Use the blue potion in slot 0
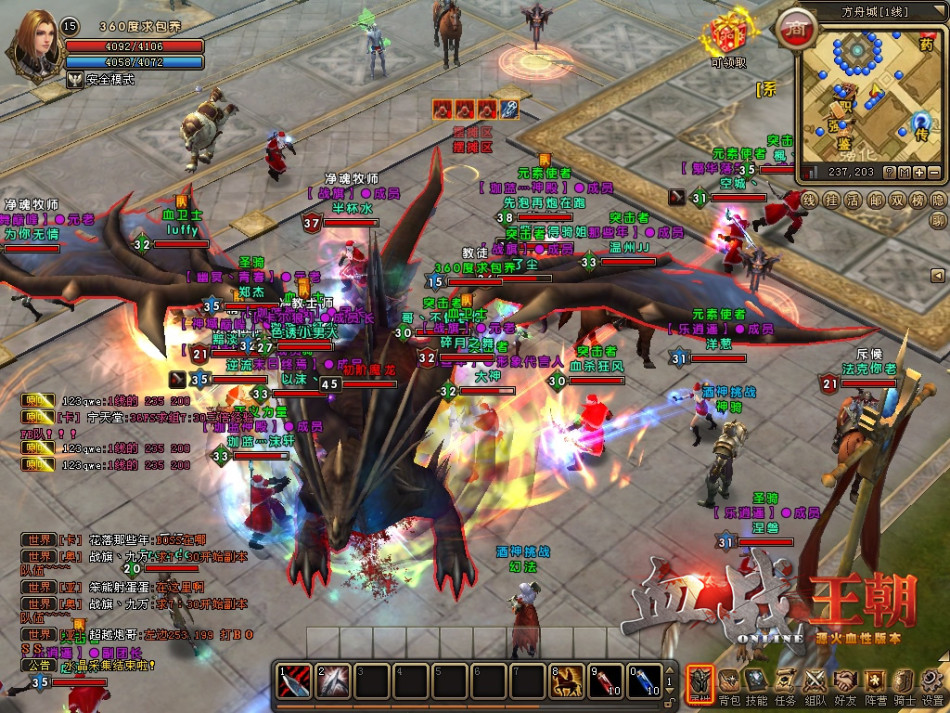 644,682
